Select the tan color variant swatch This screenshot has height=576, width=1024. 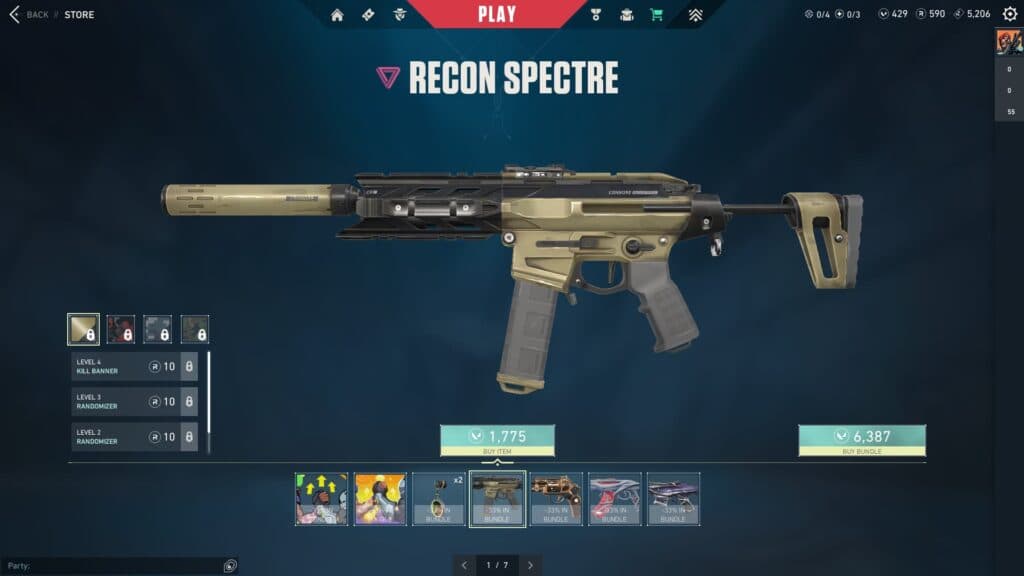tap(83, 329)
